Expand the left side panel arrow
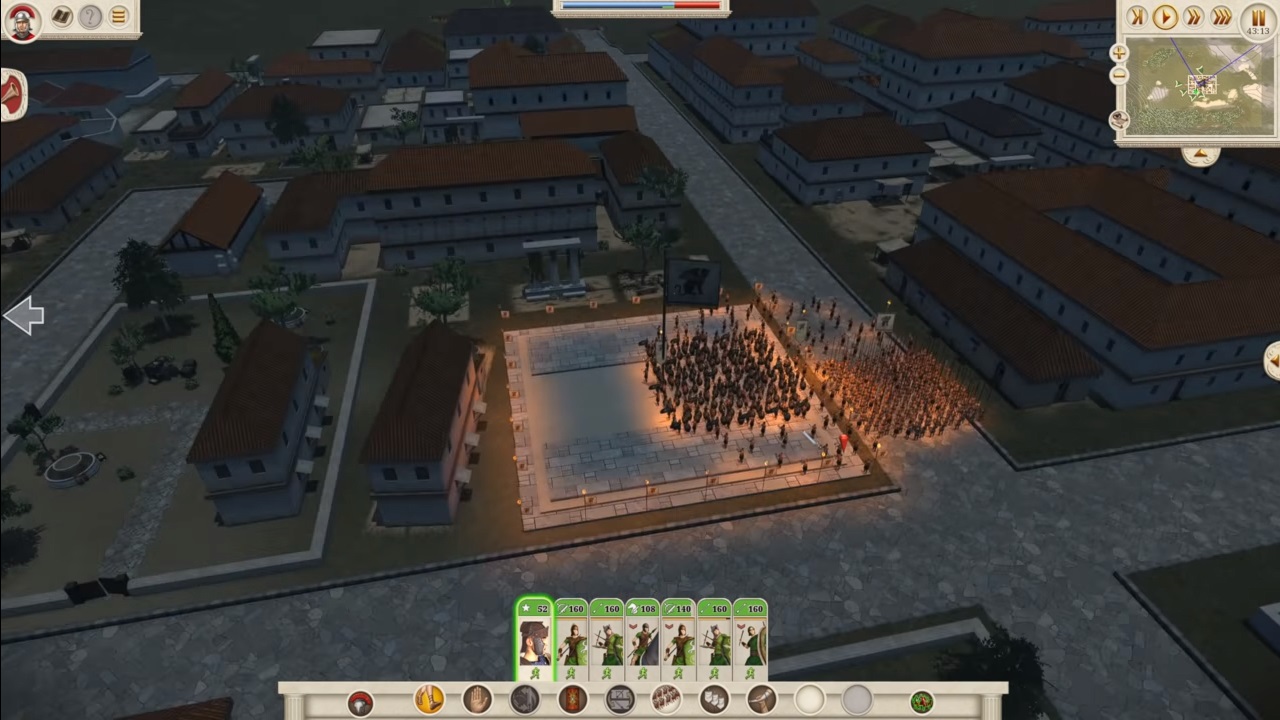The image size is (1280, 720). click(24, 315)
